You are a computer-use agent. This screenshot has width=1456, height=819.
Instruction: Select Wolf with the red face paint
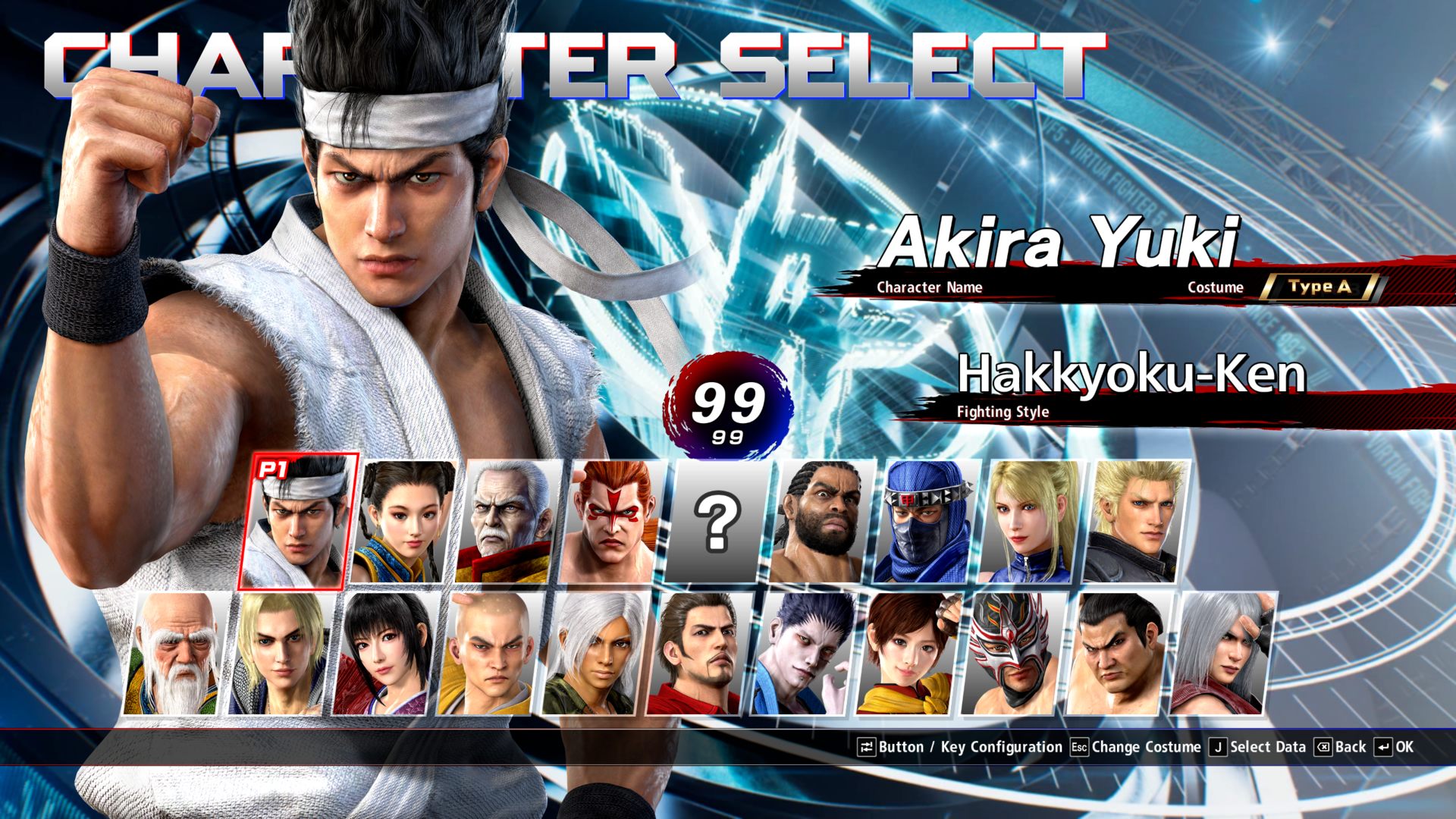point(611,522)
